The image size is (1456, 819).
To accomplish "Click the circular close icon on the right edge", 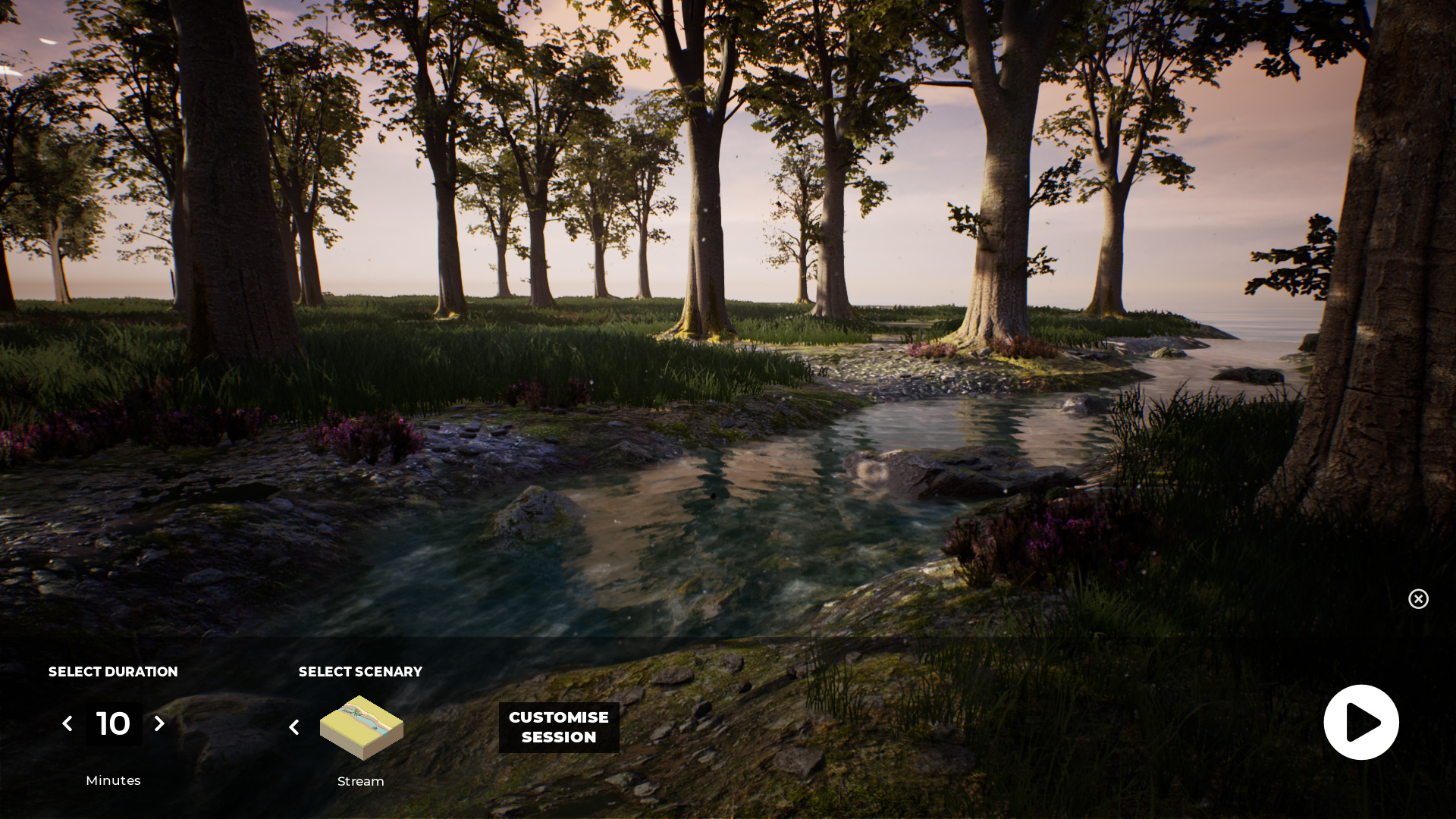I will pos(1418,599).
